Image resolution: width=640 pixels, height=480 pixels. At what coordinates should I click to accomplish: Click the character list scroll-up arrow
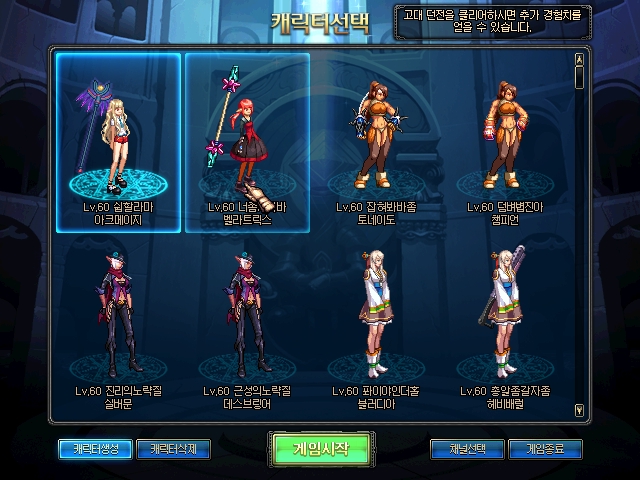point(579,57)
